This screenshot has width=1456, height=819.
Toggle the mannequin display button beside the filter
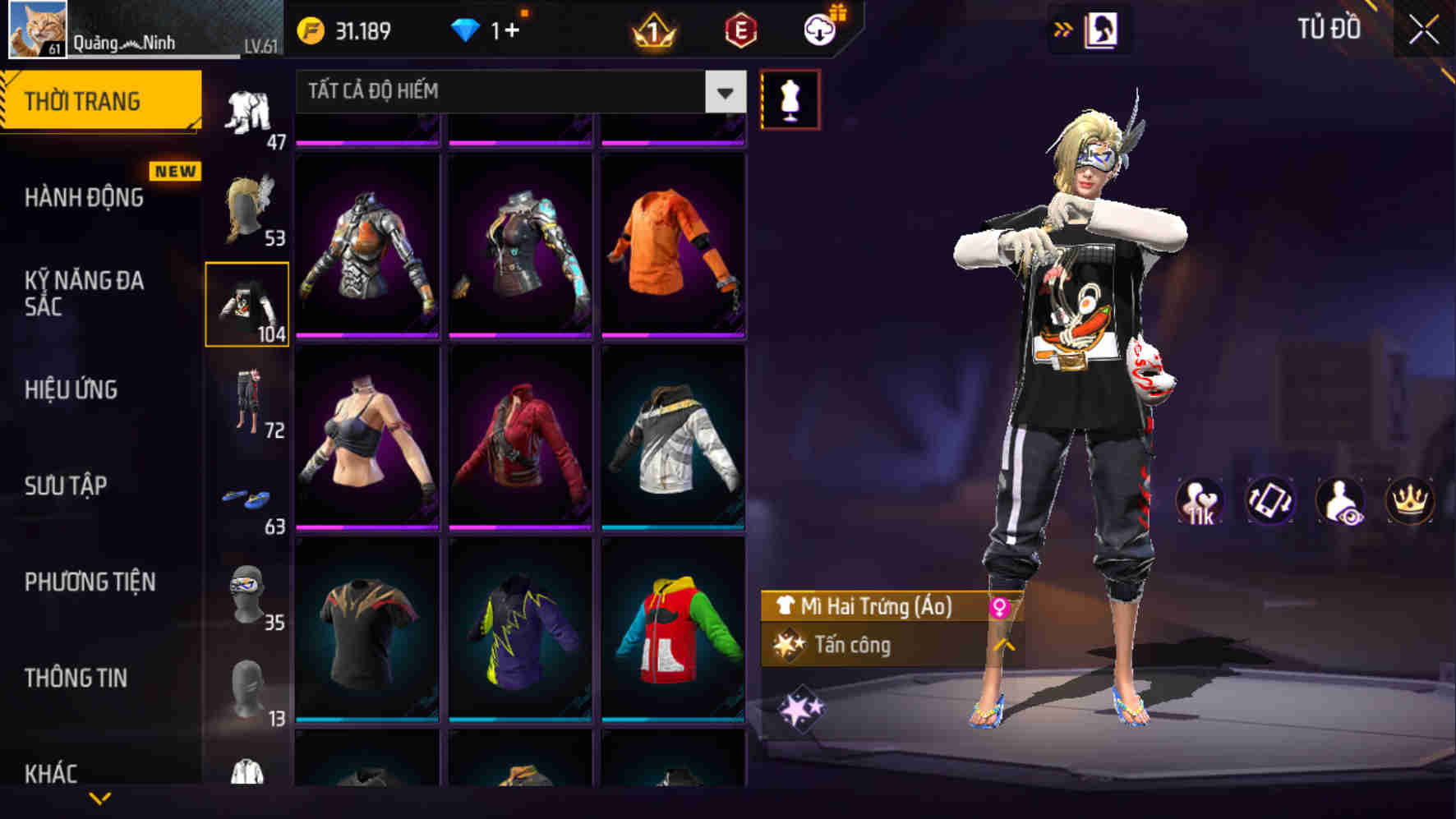[790, 98]
